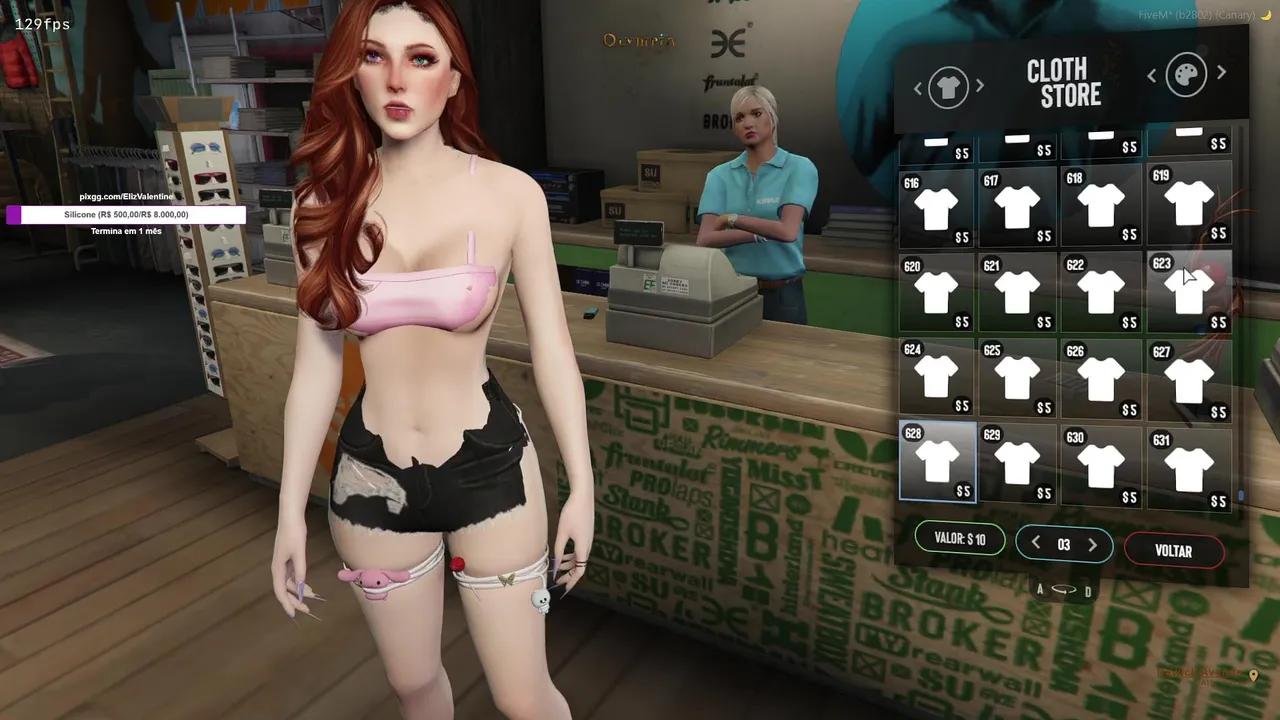Choose shirt number 622
The image size is (1280, 720).
click(1101, 292)
